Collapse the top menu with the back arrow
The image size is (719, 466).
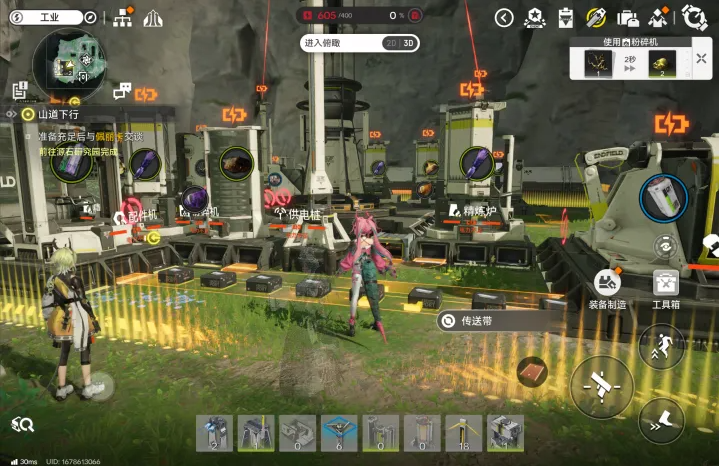504,17
